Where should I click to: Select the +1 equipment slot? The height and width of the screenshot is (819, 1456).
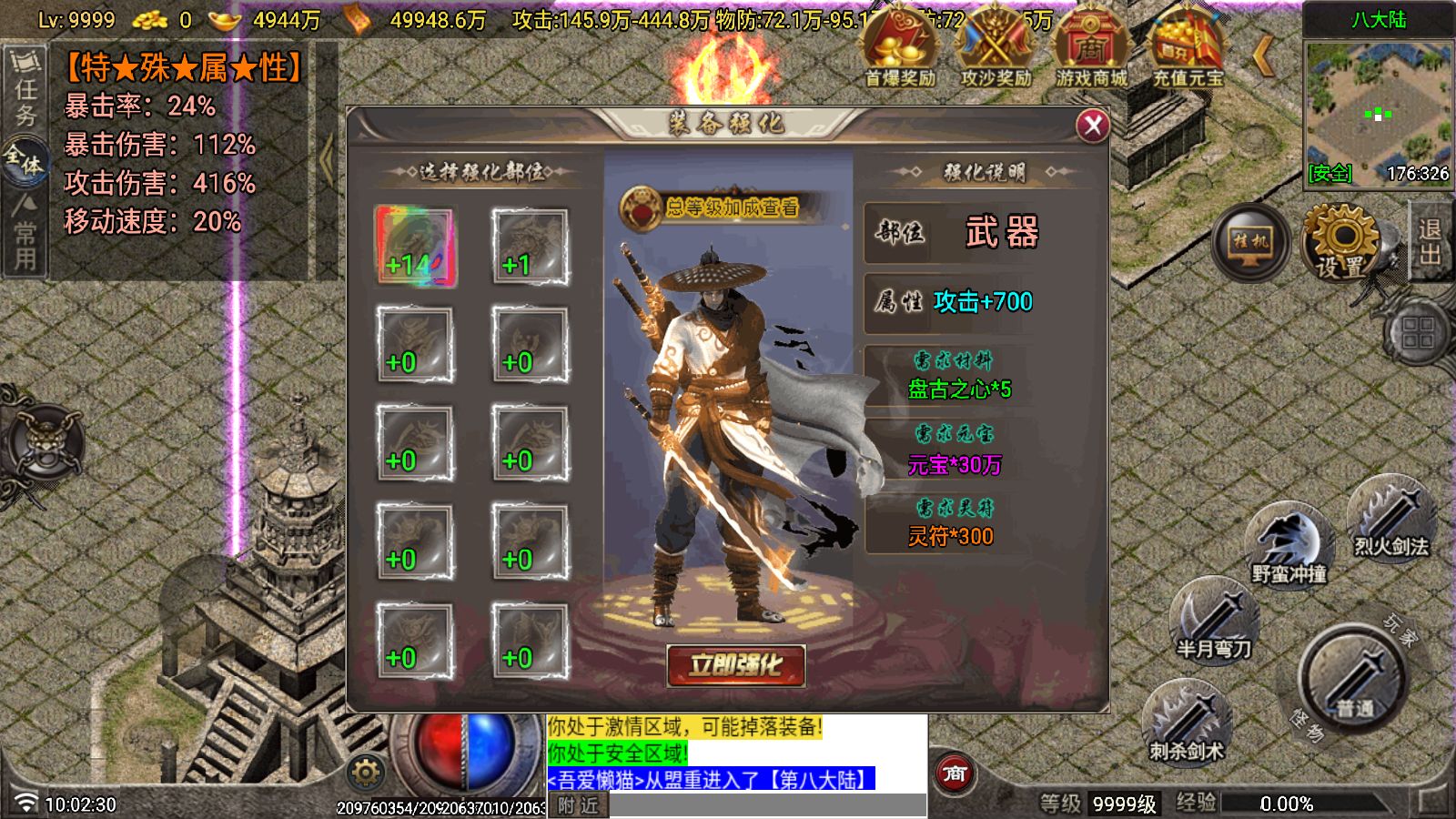tap(530, 246)
